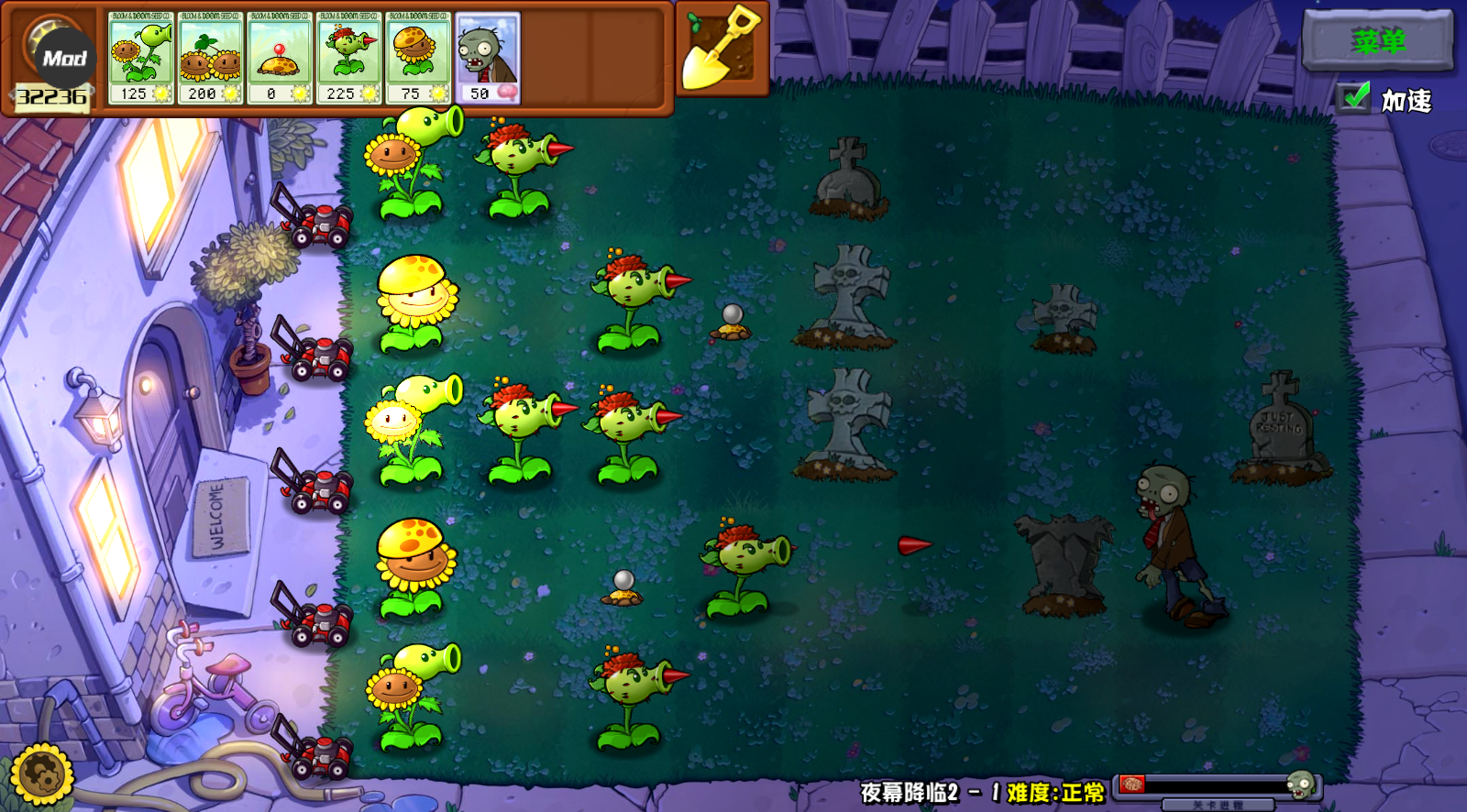Choose the 0-cost potato mine seed packet
This screenshot has height=812, width=1467.
279,57
